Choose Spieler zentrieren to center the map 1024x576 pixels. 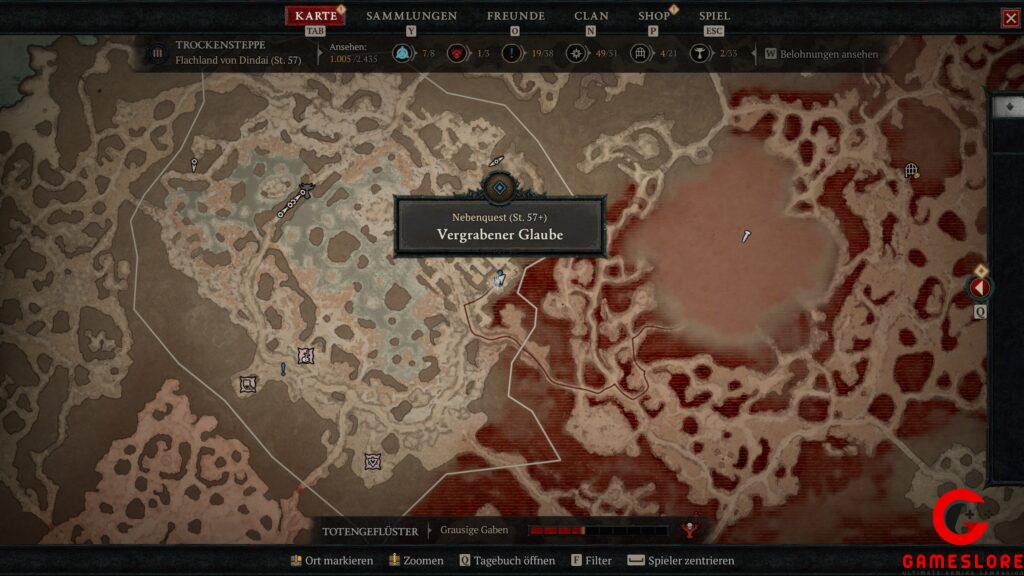pos(682,561)
